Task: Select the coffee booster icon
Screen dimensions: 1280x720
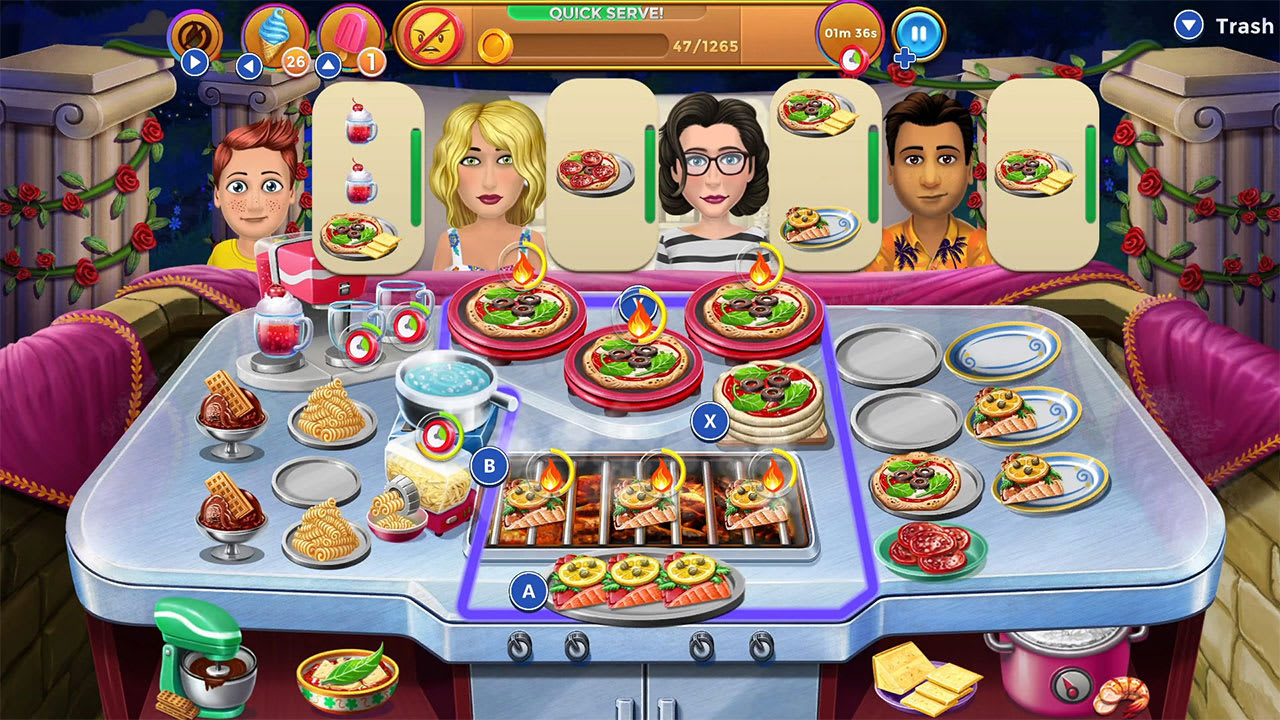Action: 197,33
